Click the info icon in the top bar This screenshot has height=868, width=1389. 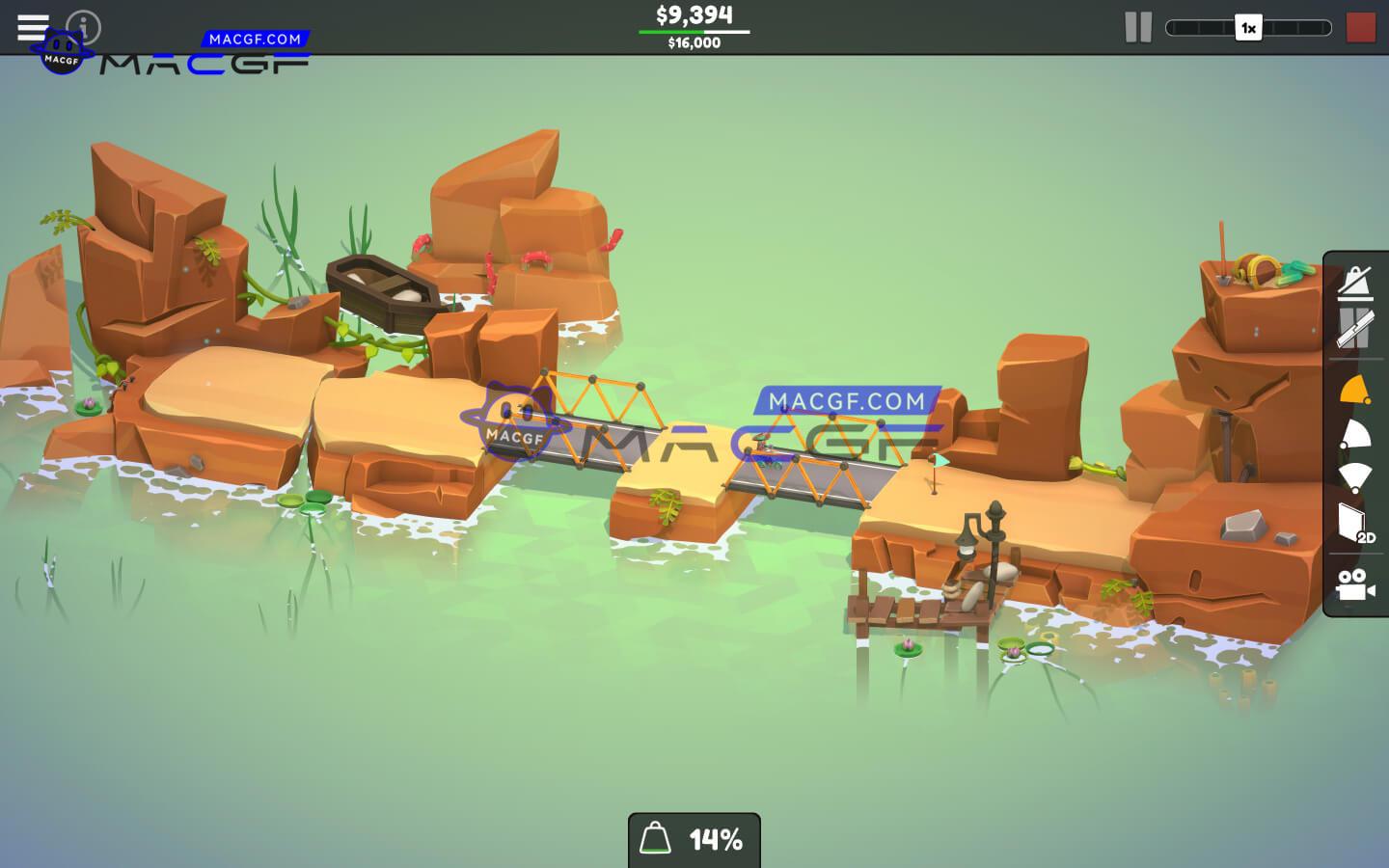(x=85, y=27)
